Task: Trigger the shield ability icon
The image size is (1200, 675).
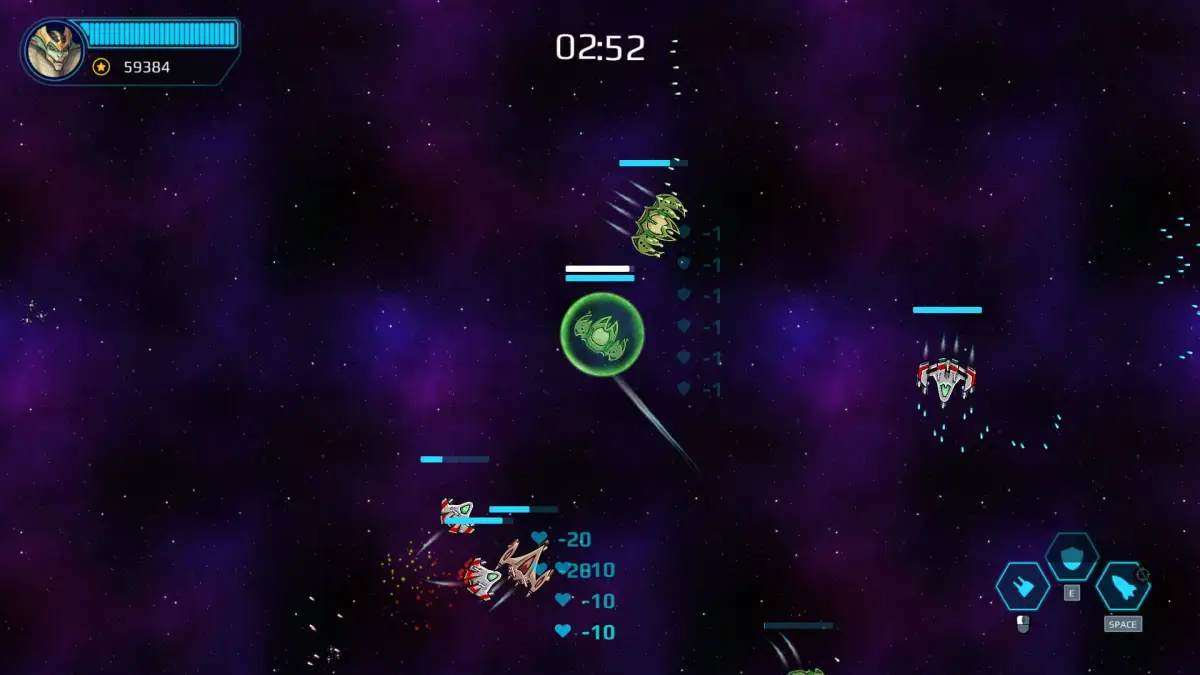Action: coord(1071,556)
